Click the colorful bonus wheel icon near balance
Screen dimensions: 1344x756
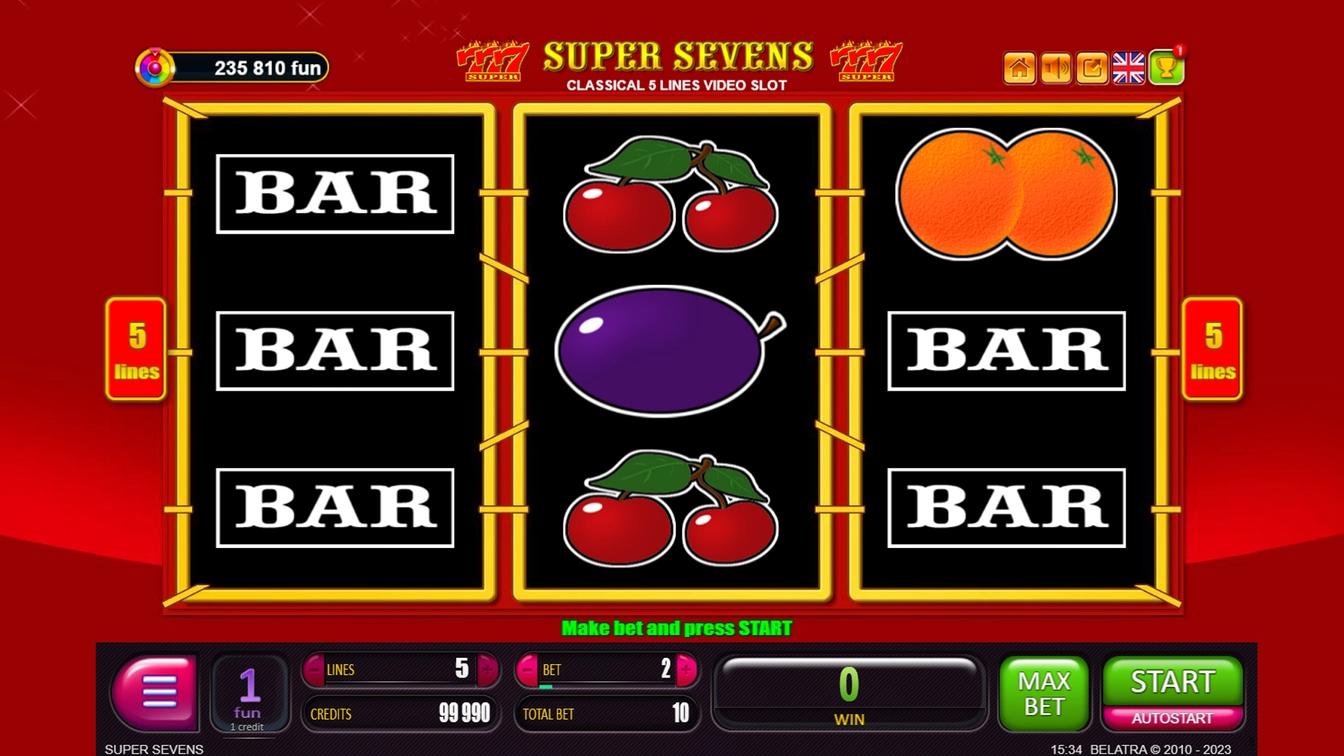(155, 67)
